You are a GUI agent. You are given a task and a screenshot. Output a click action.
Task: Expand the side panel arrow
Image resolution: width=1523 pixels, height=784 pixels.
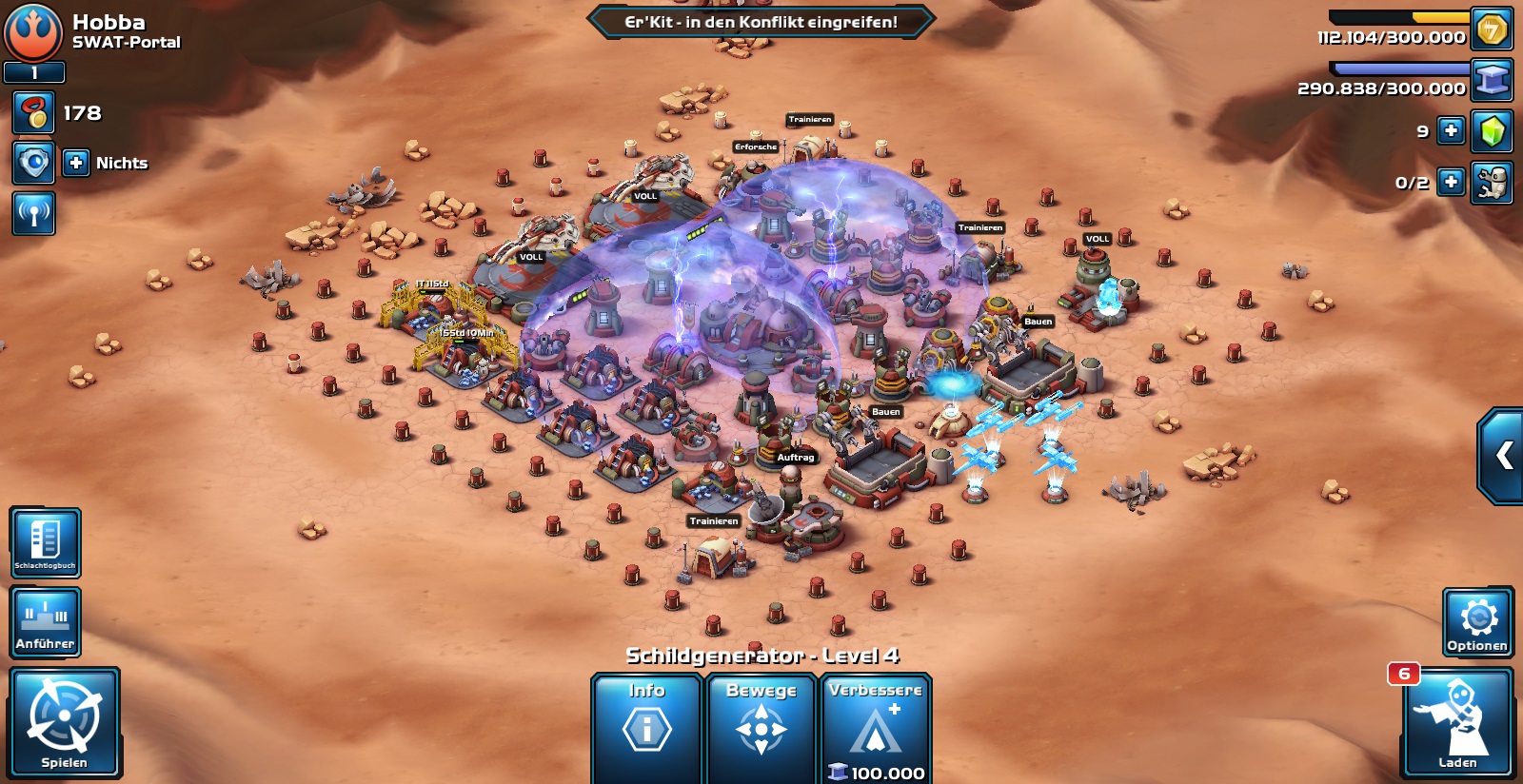(x=1503, y=456)
